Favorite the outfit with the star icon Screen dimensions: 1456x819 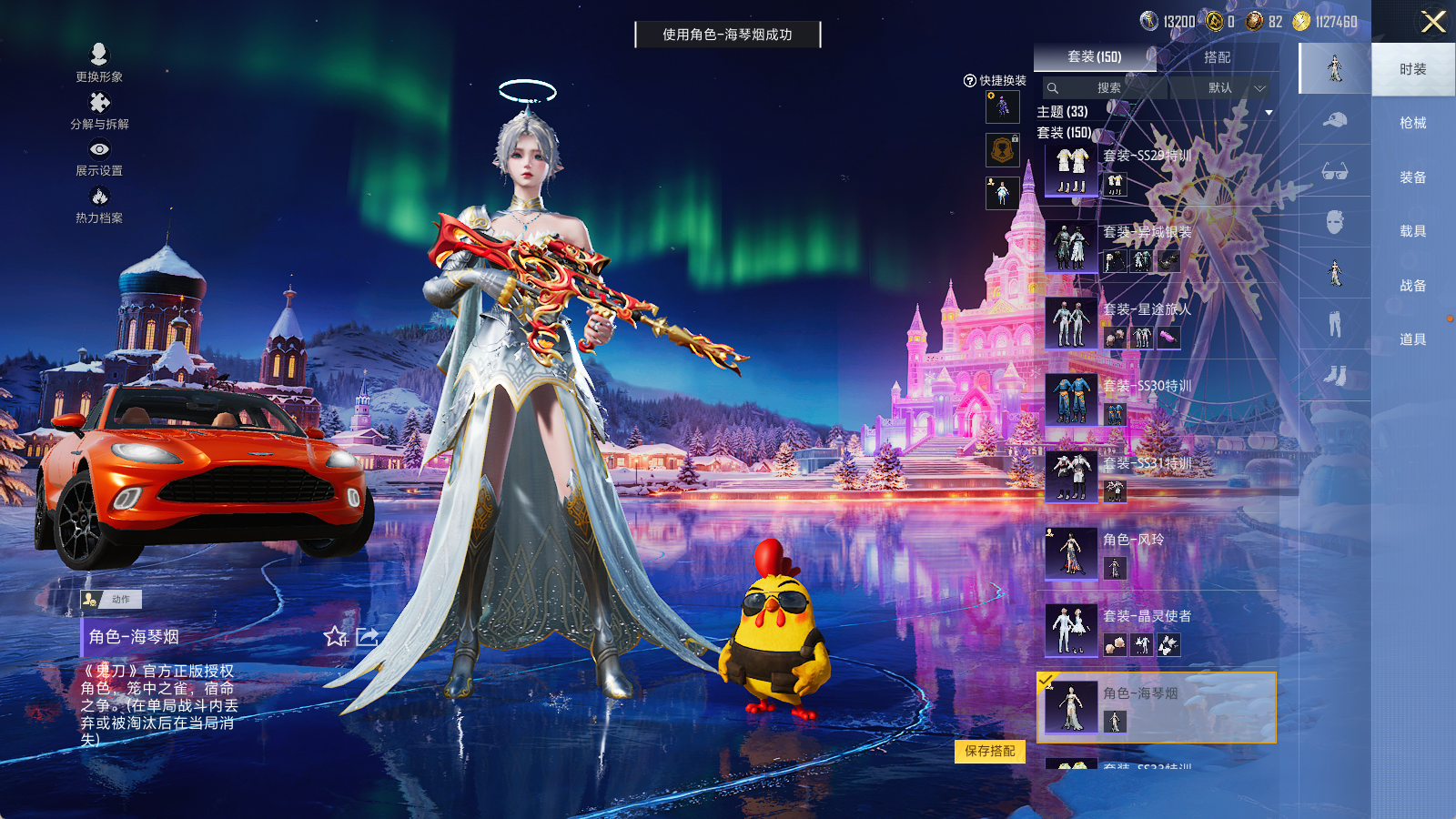(x=336, y=636)
